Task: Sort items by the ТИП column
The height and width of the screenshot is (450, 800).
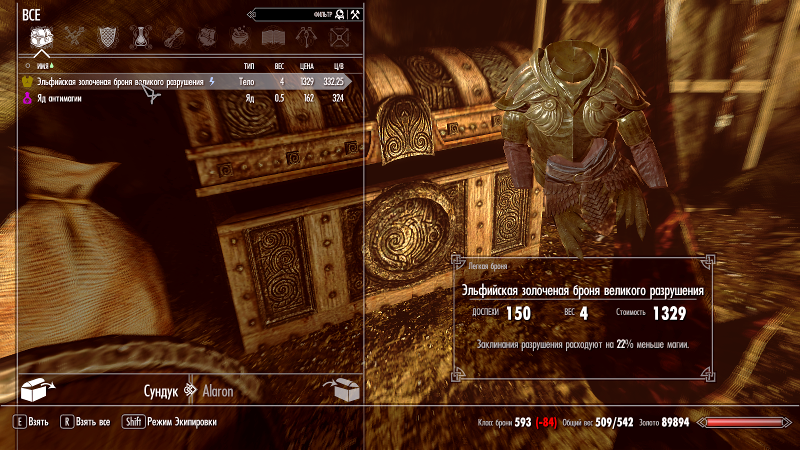Action: 249,65
